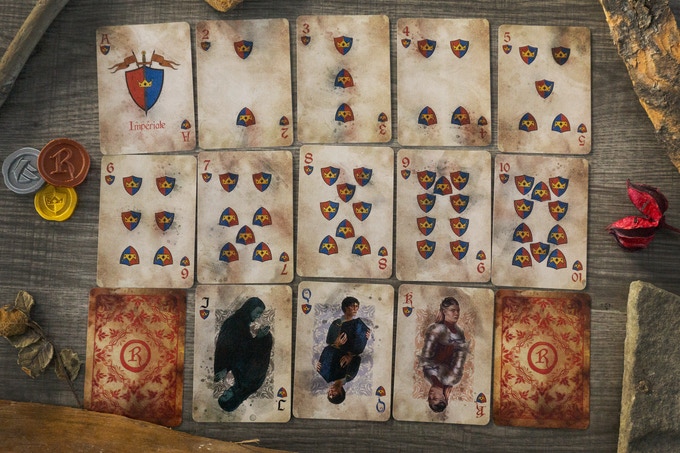Select the King card with armored figure
This screenshot has height=453, width=680.
[x=442, y=354]
